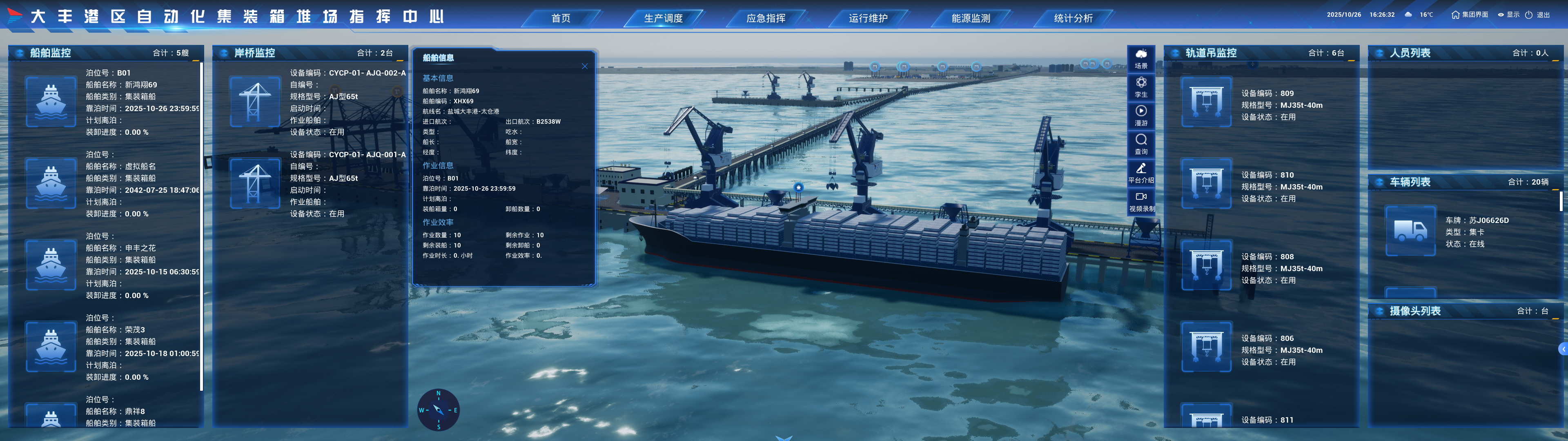1568x441 pixels.
Task: Close the 船舶信息 popup window
Action: coord(584,67)
